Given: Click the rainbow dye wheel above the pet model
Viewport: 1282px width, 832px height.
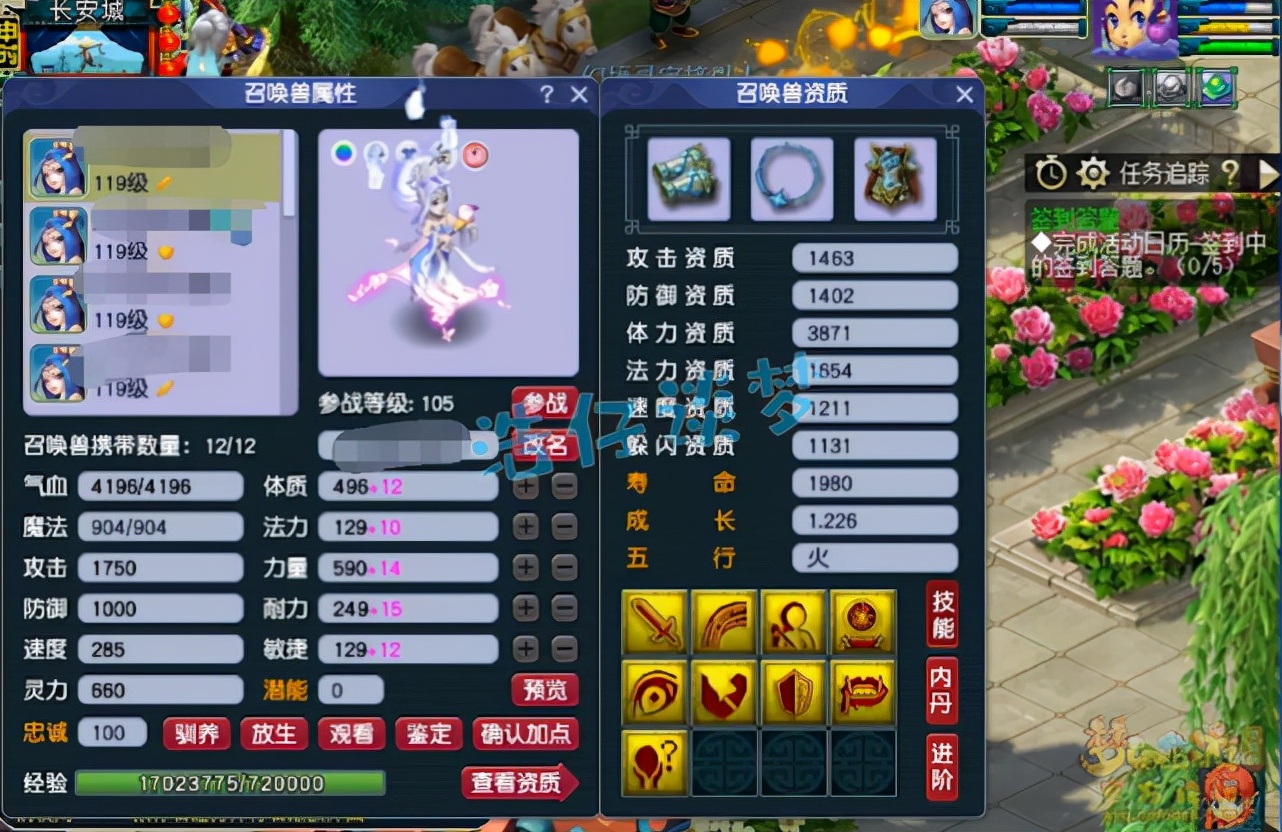Looking at the screenshot, I should [342, 156].
